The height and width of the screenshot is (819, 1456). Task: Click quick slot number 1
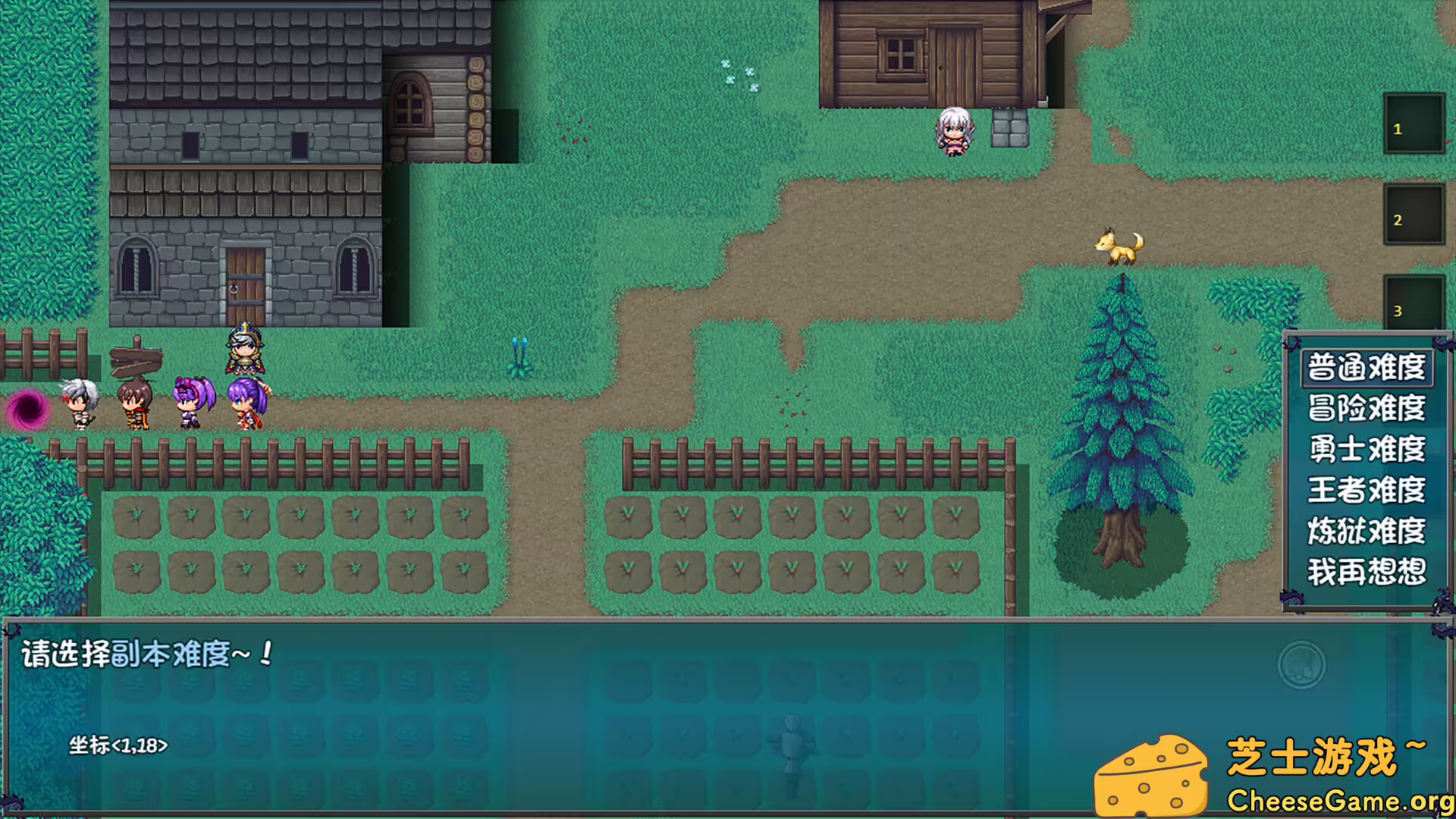click(1414, 124)
